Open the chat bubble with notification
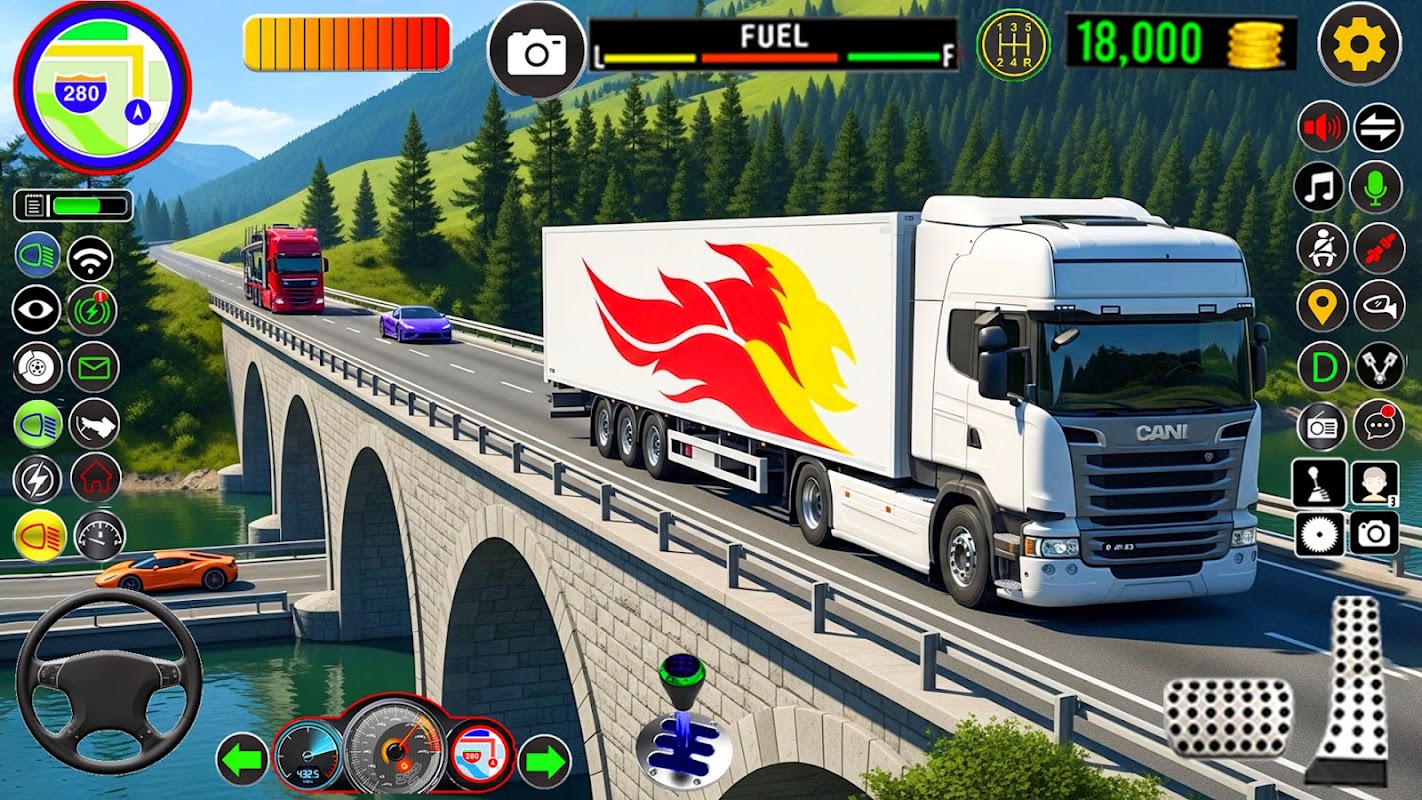Image resolution: width=1422 pixels, height=800 pixels. click(1378, 425)
